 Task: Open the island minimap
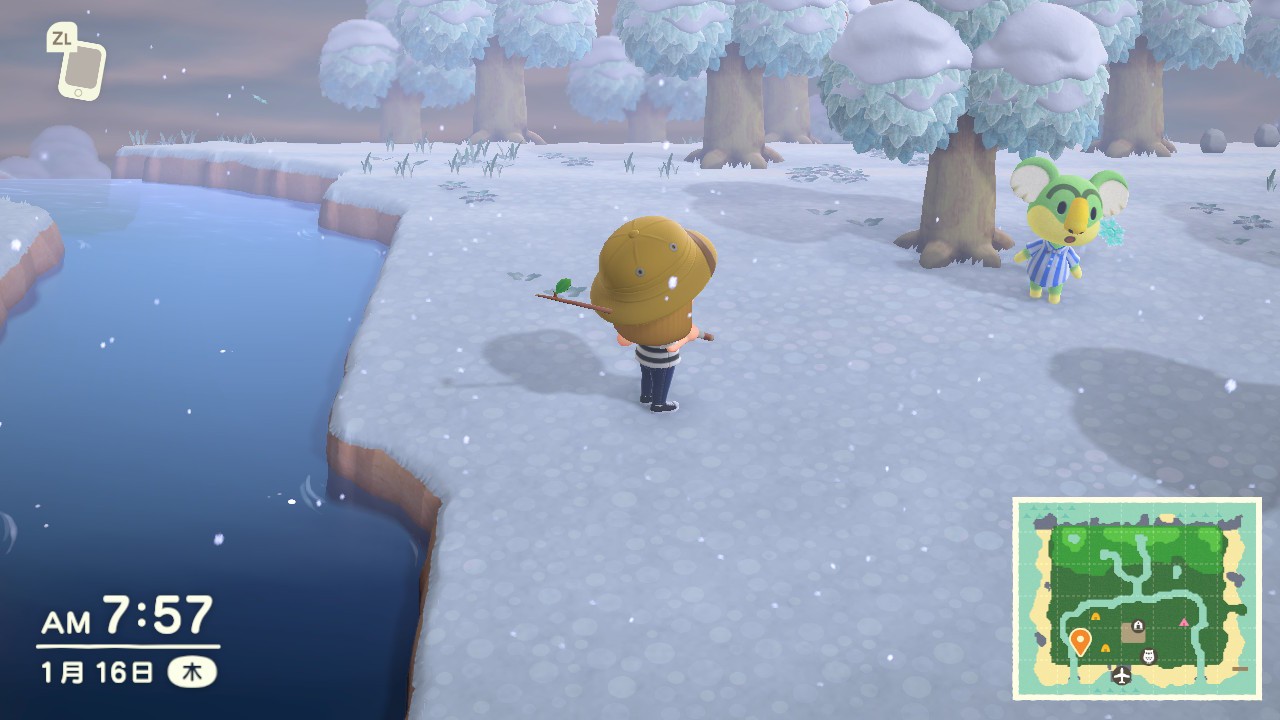[x=1137, y=598]
